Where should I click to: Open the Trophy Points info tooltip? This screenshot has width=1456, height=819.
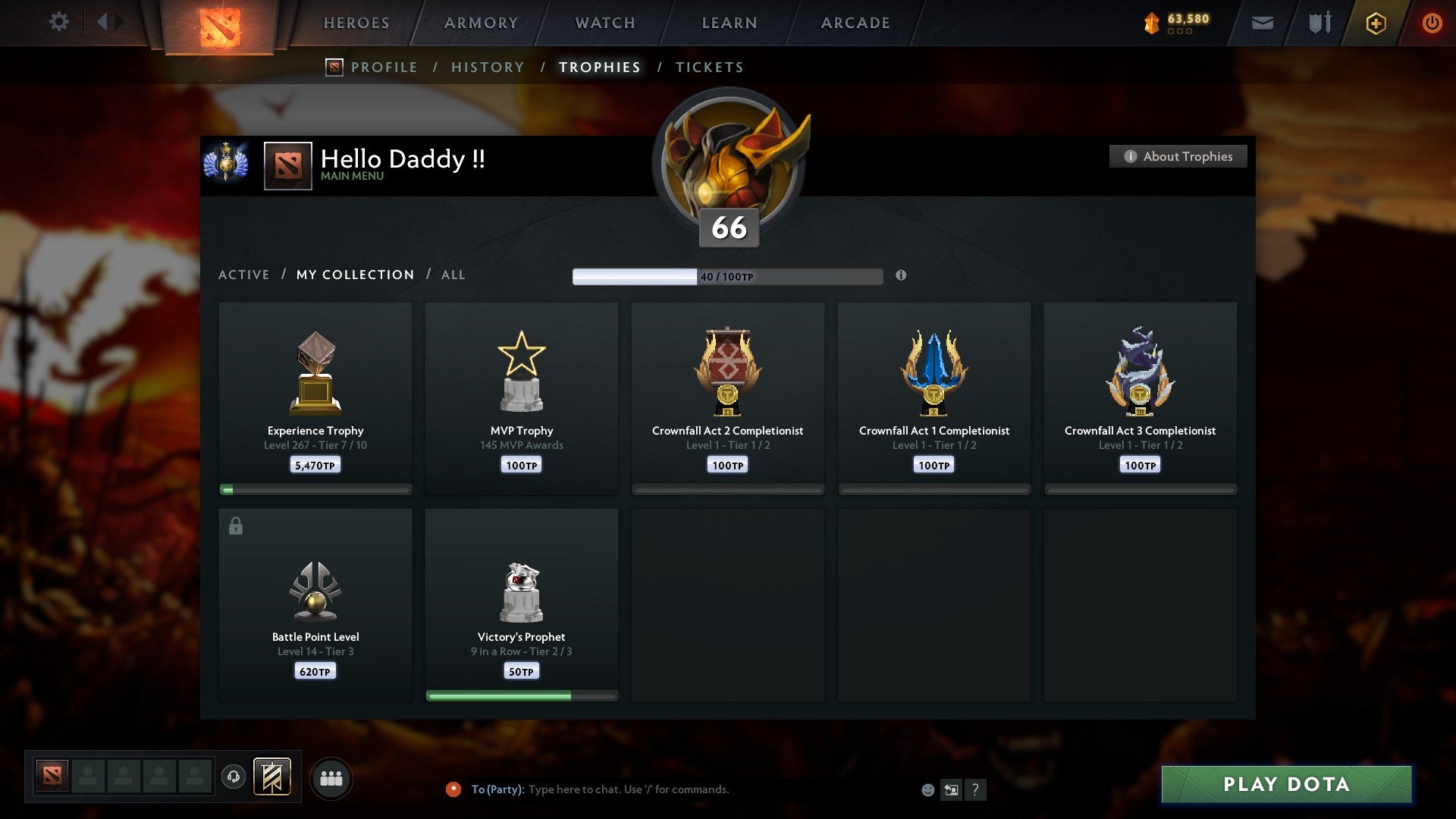[x=901, y=277]
